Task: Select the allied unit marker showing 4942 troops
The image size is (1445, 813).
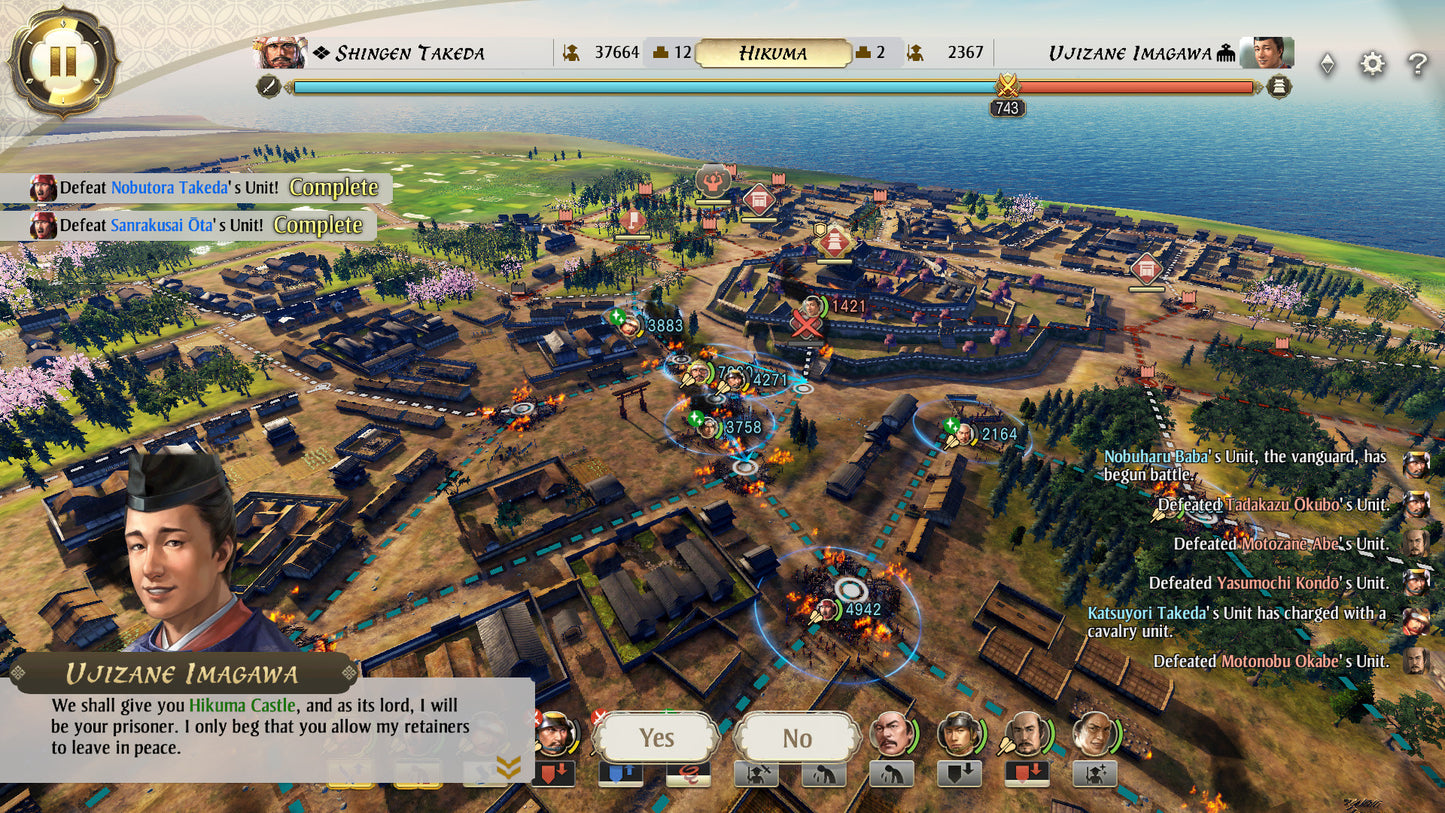Action: pos(828,609)
